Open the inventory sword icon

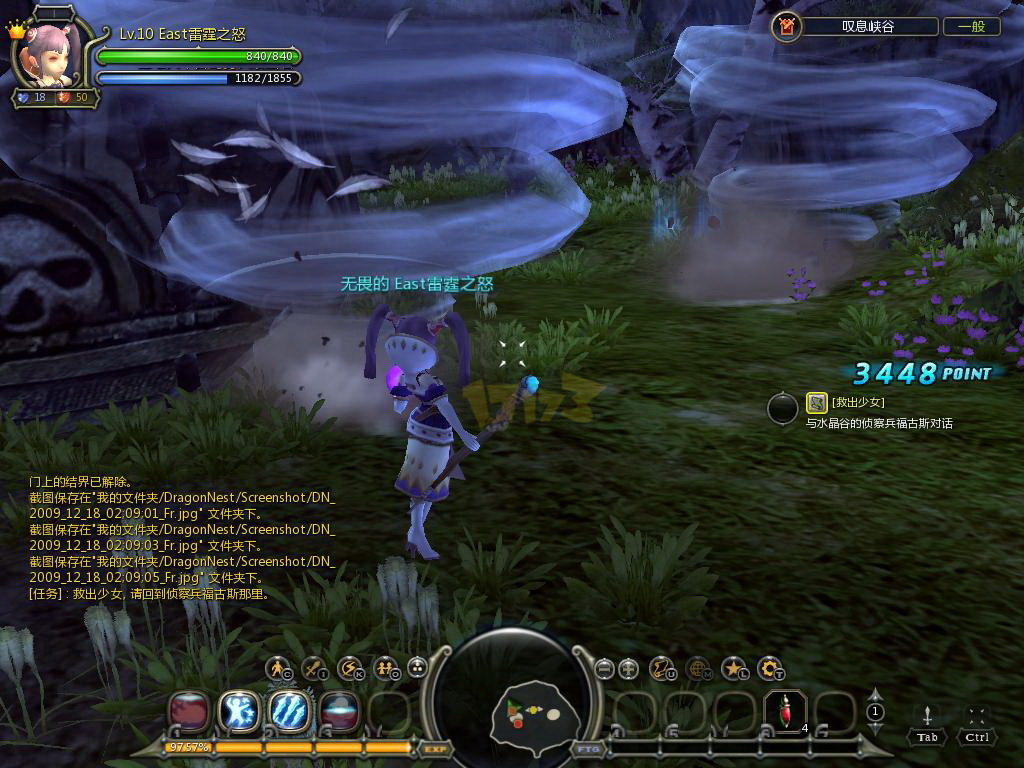click(314, 668)
